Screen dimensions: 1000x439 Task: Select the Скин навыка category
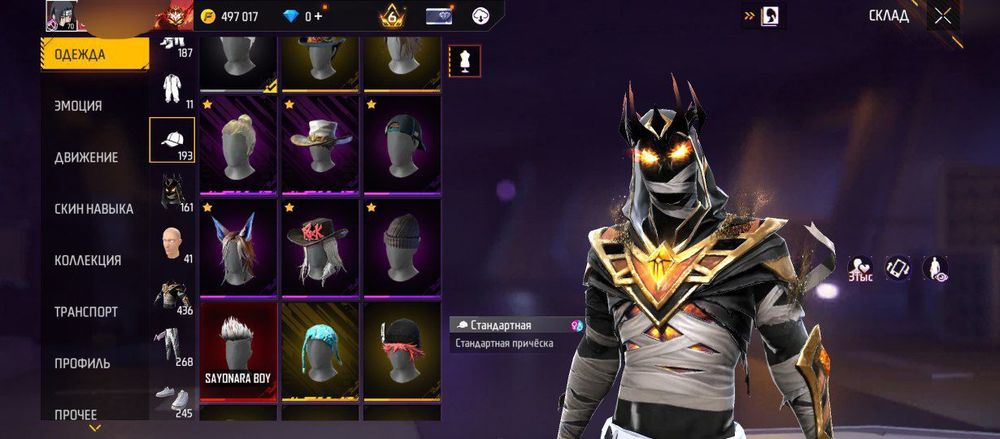coord(94,208)
